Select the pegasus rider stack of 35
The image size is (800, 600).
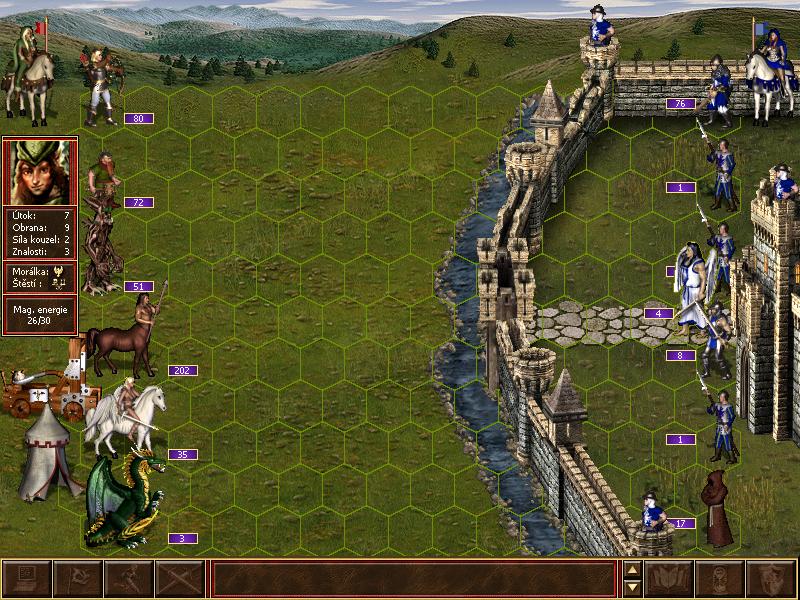pos(125,416)
